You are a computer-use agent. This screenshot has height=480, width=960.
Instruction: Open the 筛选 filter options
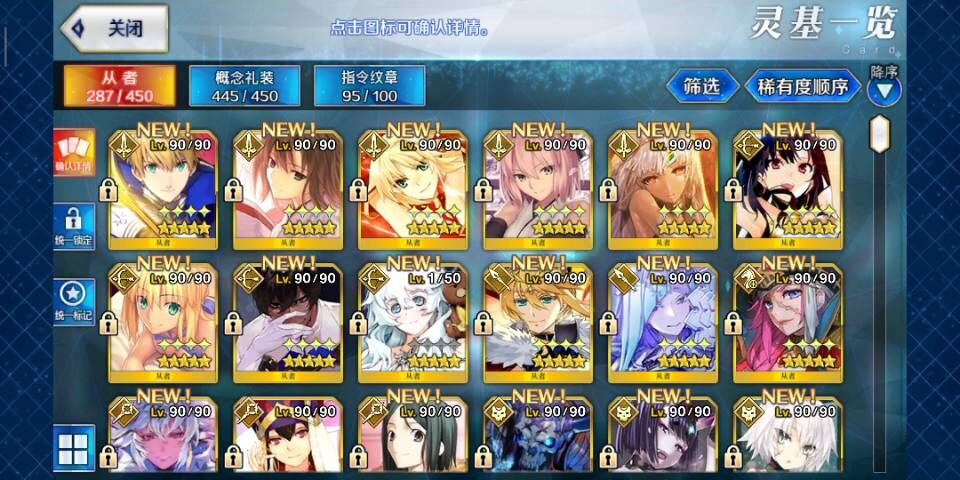coord(701,87)
